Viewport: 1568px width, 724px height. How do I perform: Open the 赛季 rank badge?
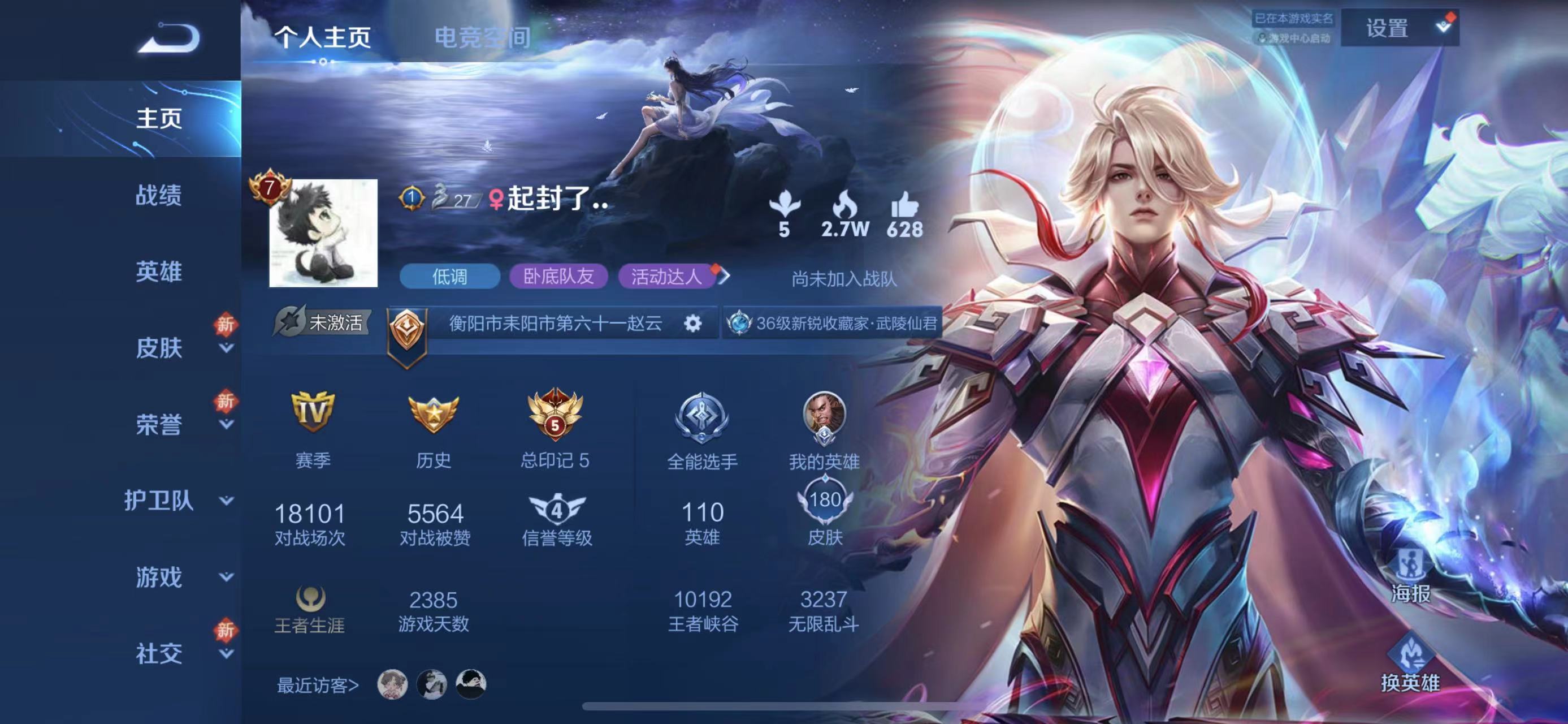(x=312, y=412)
